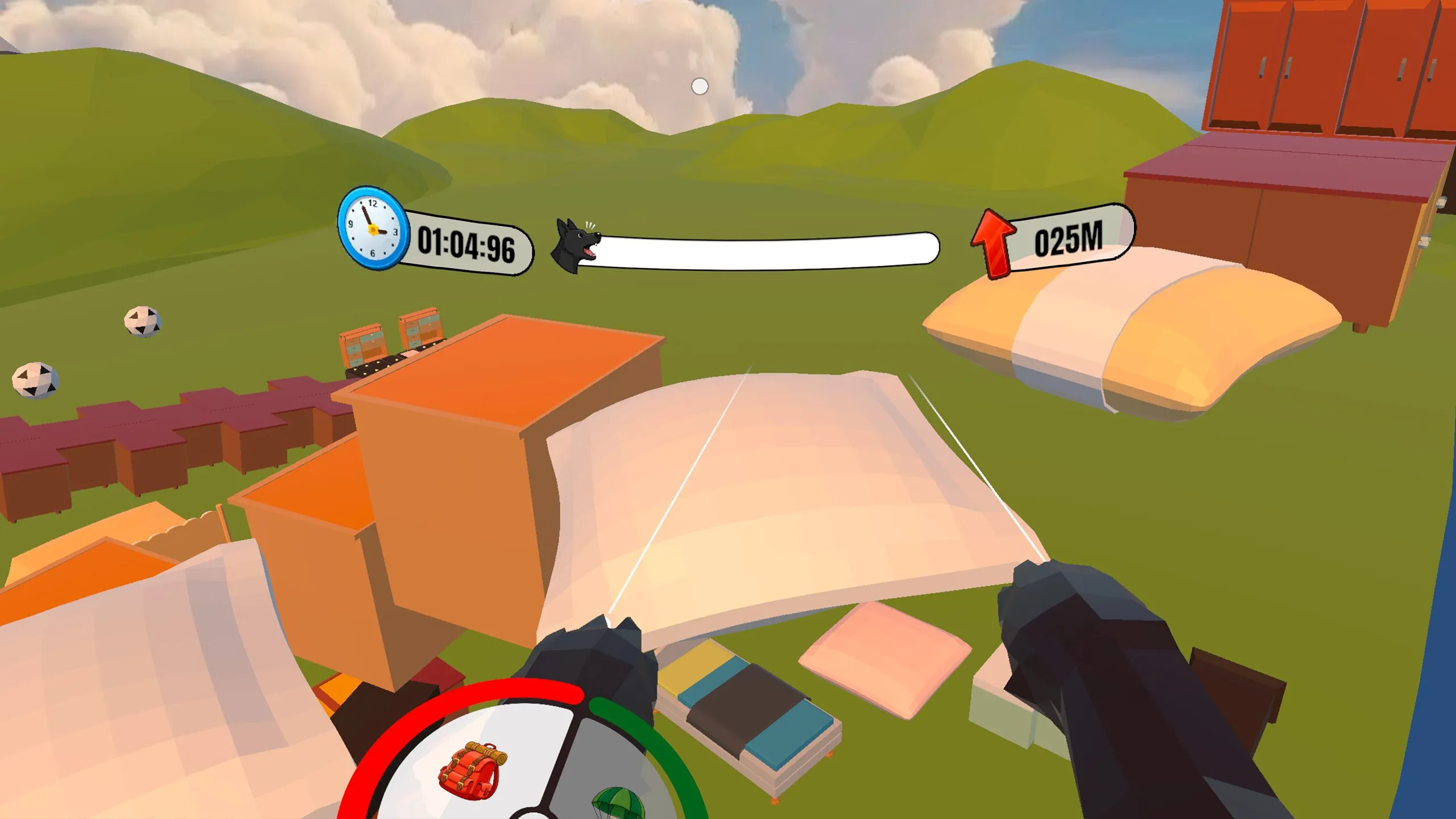Select the red backpack in the wheel
Viewport: 1456px width, 819px height.
[x=471, y=770]
